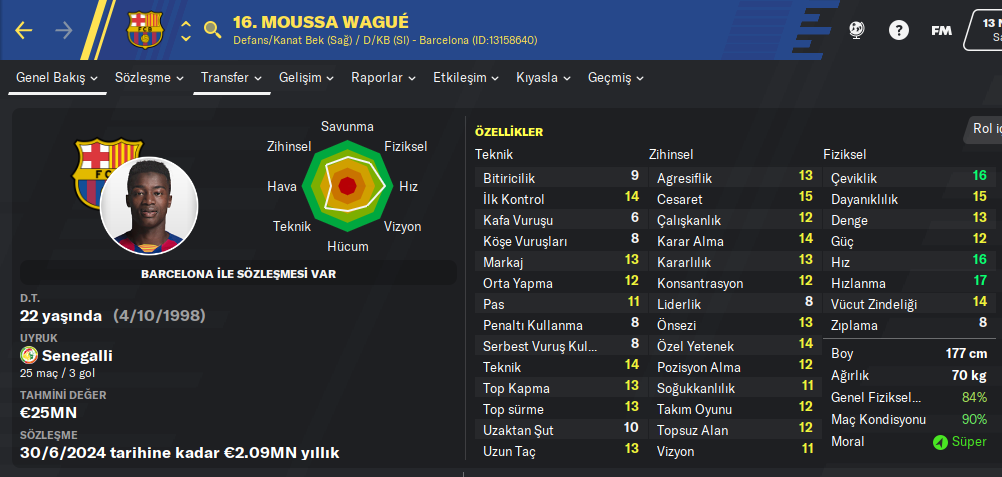The width and height of the screenshot is (1002, 477).
Task: Click the attribute polygon radar chart
Action: [347, 186]
